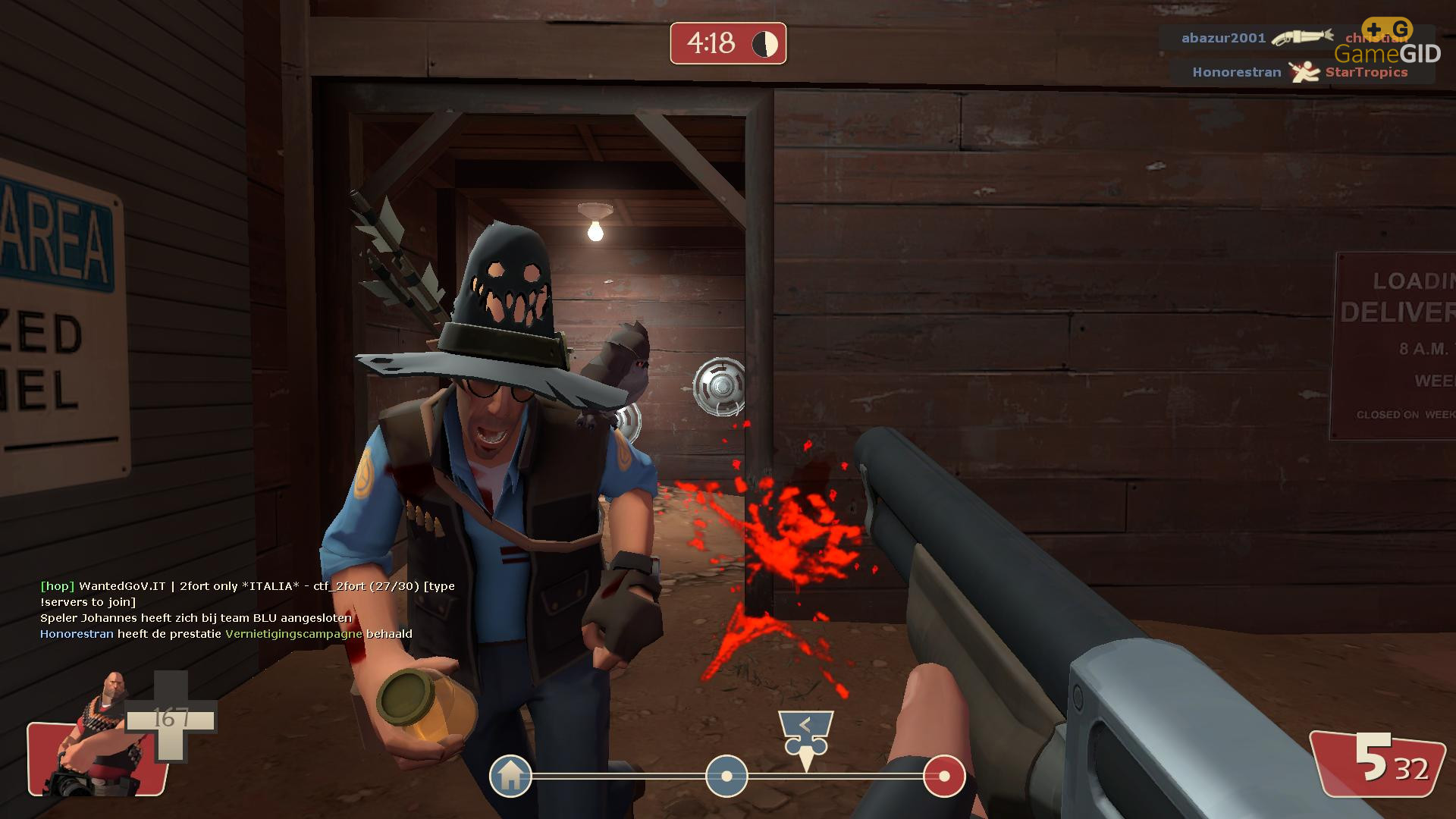Click the blue home base icon
The width and height of the screenshot is (1456, 819).
pos(510,776)
